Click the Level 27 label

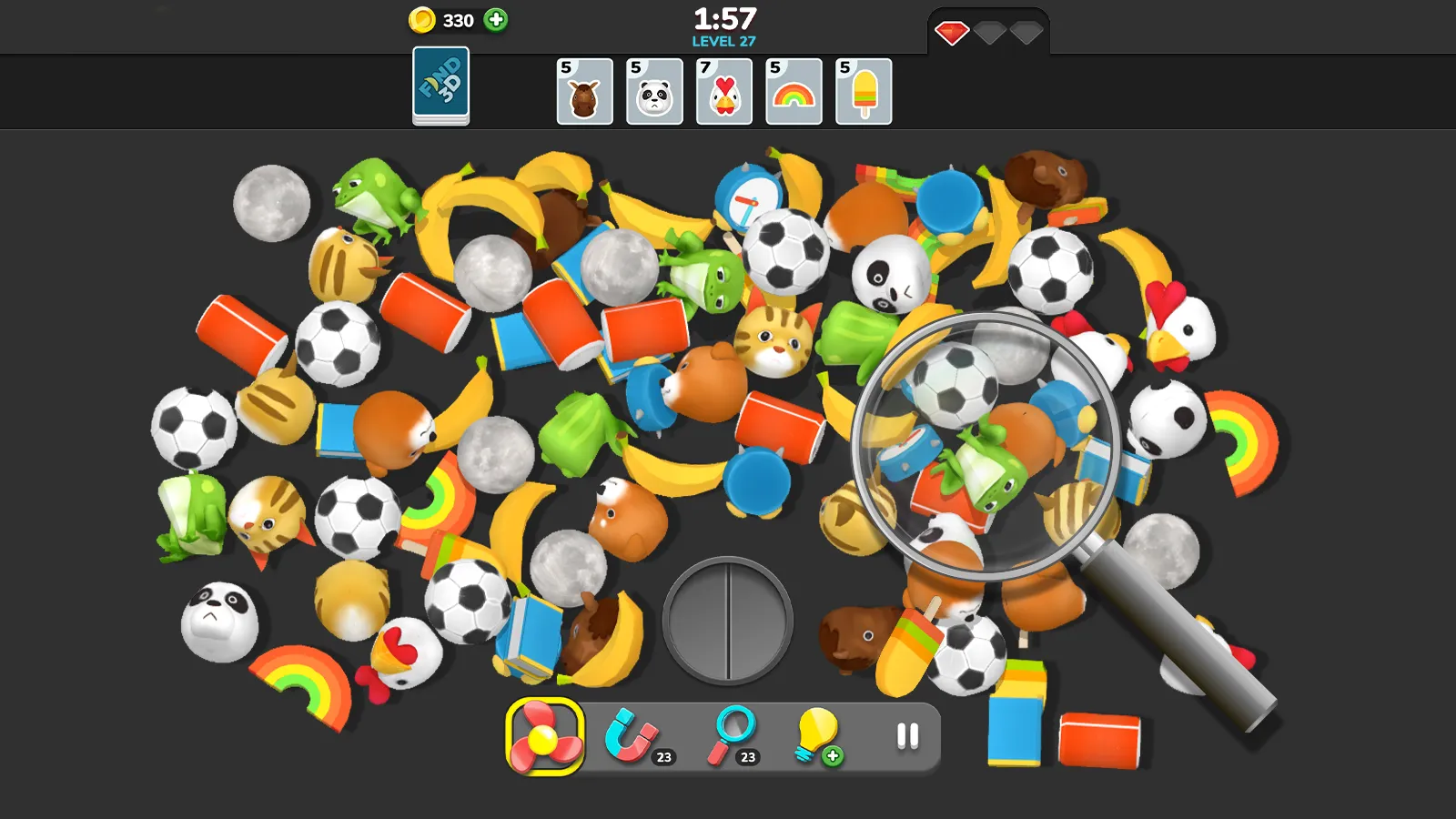tap(725, 41)
